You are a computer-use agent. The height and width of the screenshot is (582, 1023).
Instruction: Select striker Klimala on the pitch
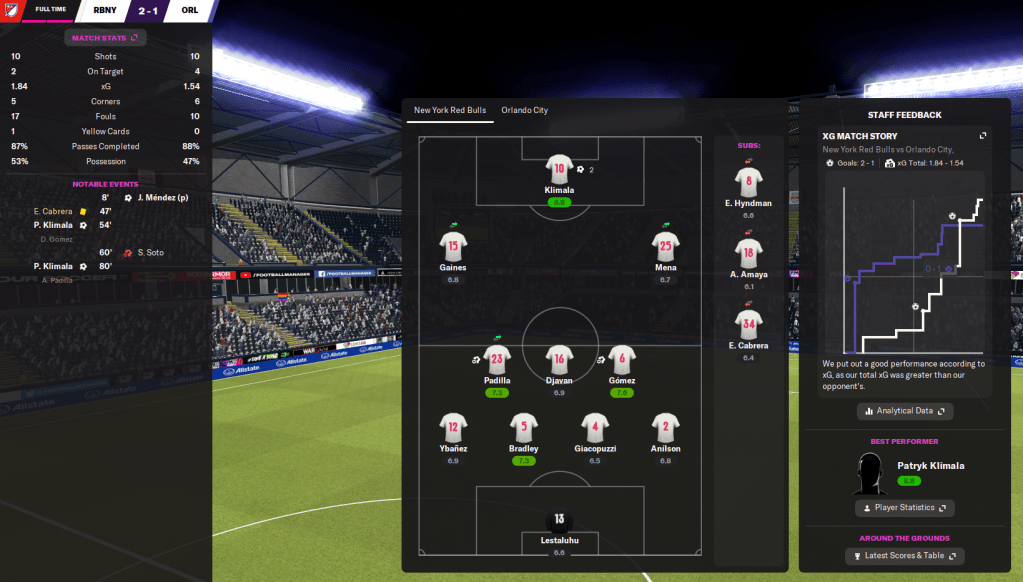tap(560, 170)
